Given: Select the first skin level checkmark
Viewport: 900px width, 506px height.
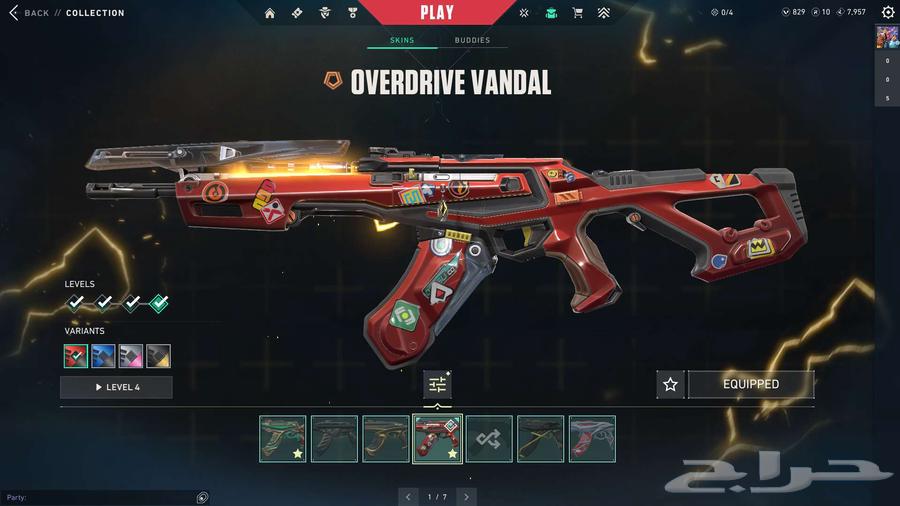Looking at the screenshot, I should [75, 303].
